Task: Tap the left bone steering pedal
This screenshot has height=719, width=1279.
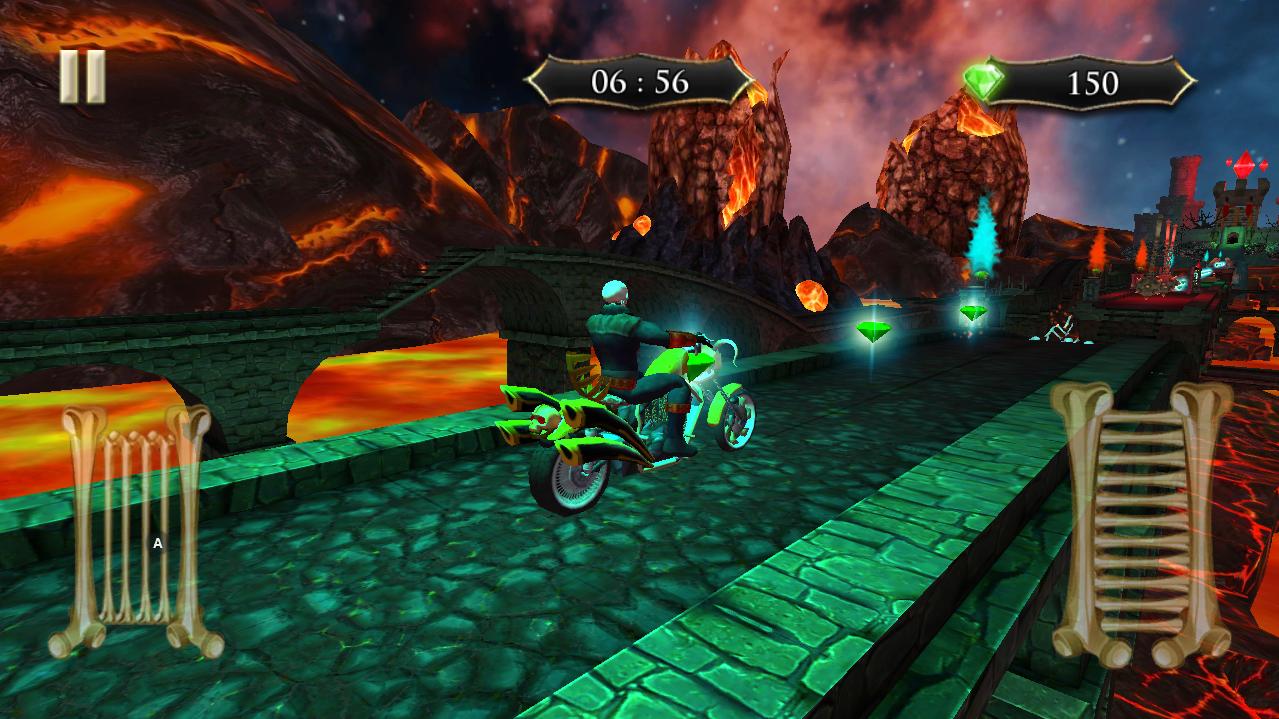Action: [135, 531]
